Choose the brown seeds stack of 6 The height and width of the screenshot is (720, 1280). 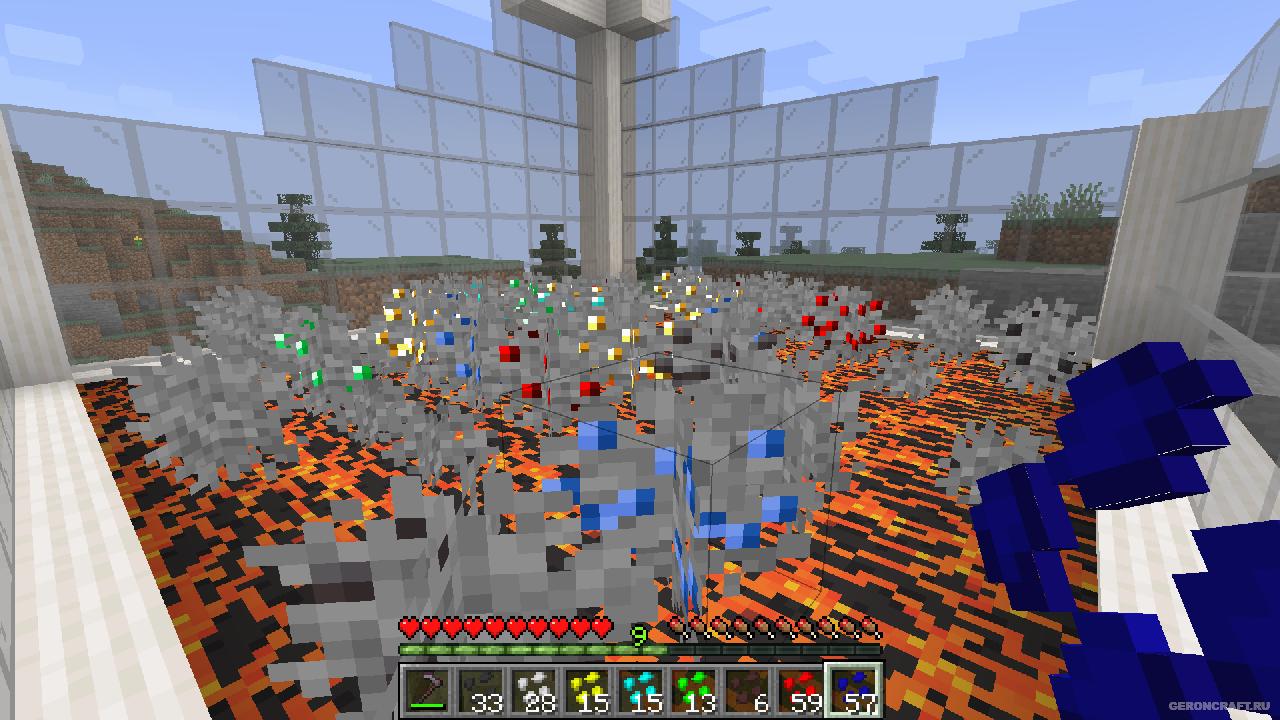pos(744,690)
